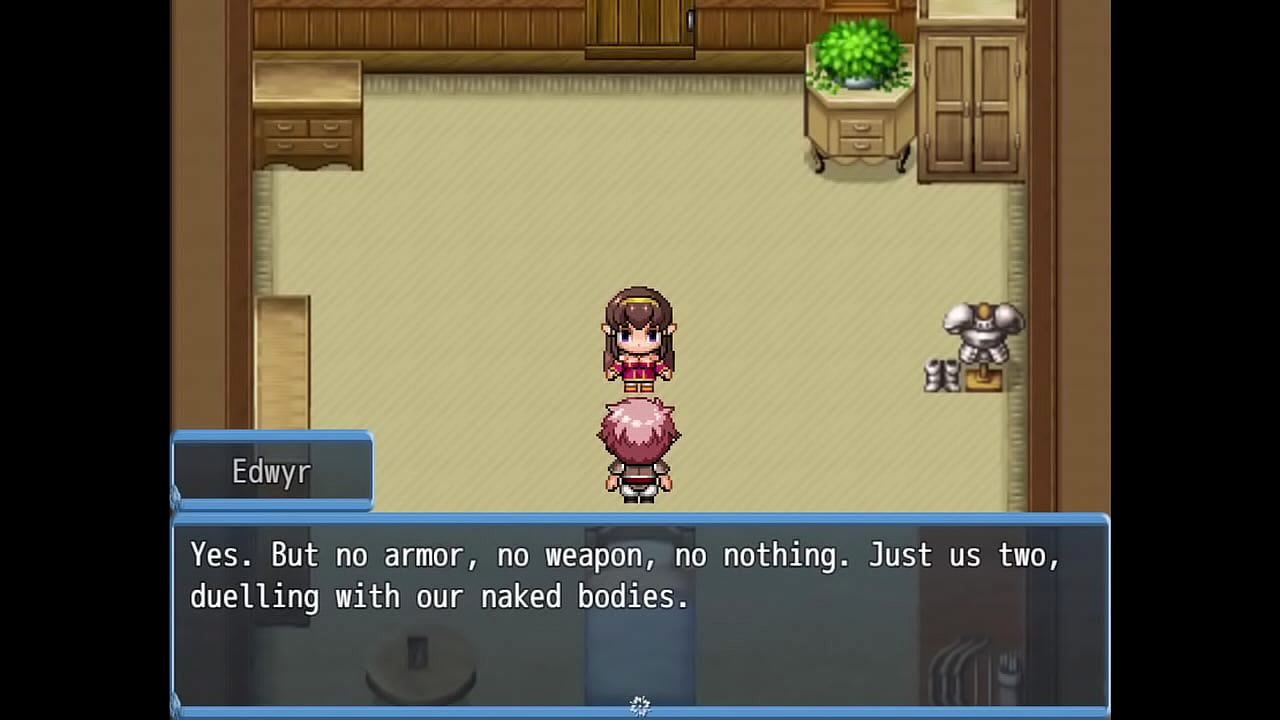The image size is (1280, 720).
Task: Click the dialogue text box
Action: click(x=640, y=615)
